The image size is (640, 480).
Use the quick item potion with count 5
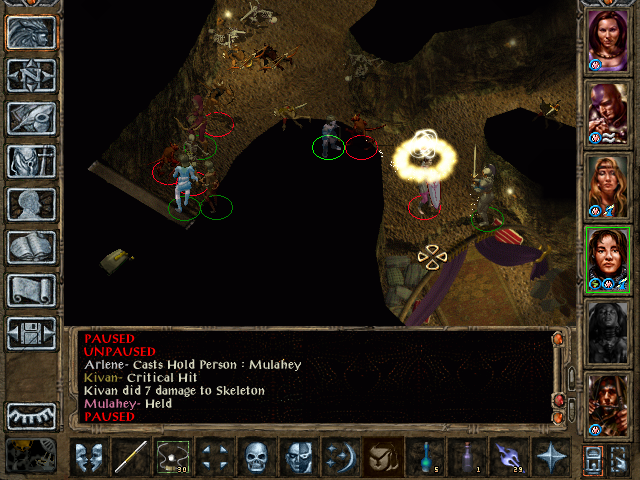tap(424, 457)
